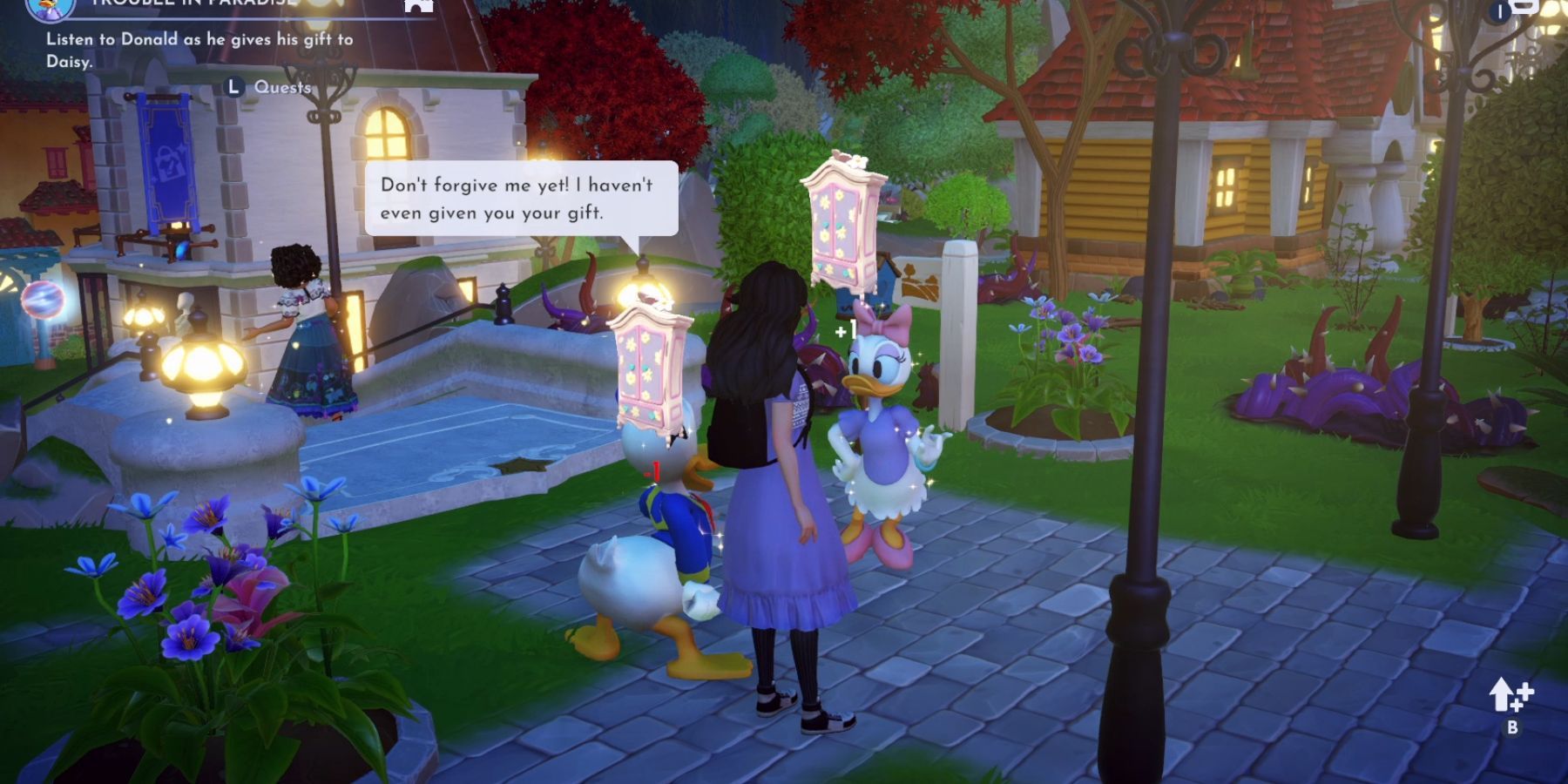Select the white castle icon
Screen dimensions: 1568x784
coord(419,5)
